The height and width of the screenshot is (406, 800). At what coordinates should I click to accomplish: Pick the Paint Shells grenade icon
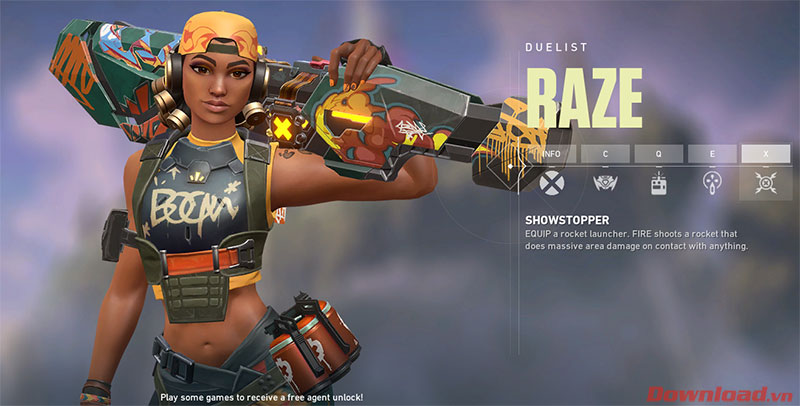point(713,183)
